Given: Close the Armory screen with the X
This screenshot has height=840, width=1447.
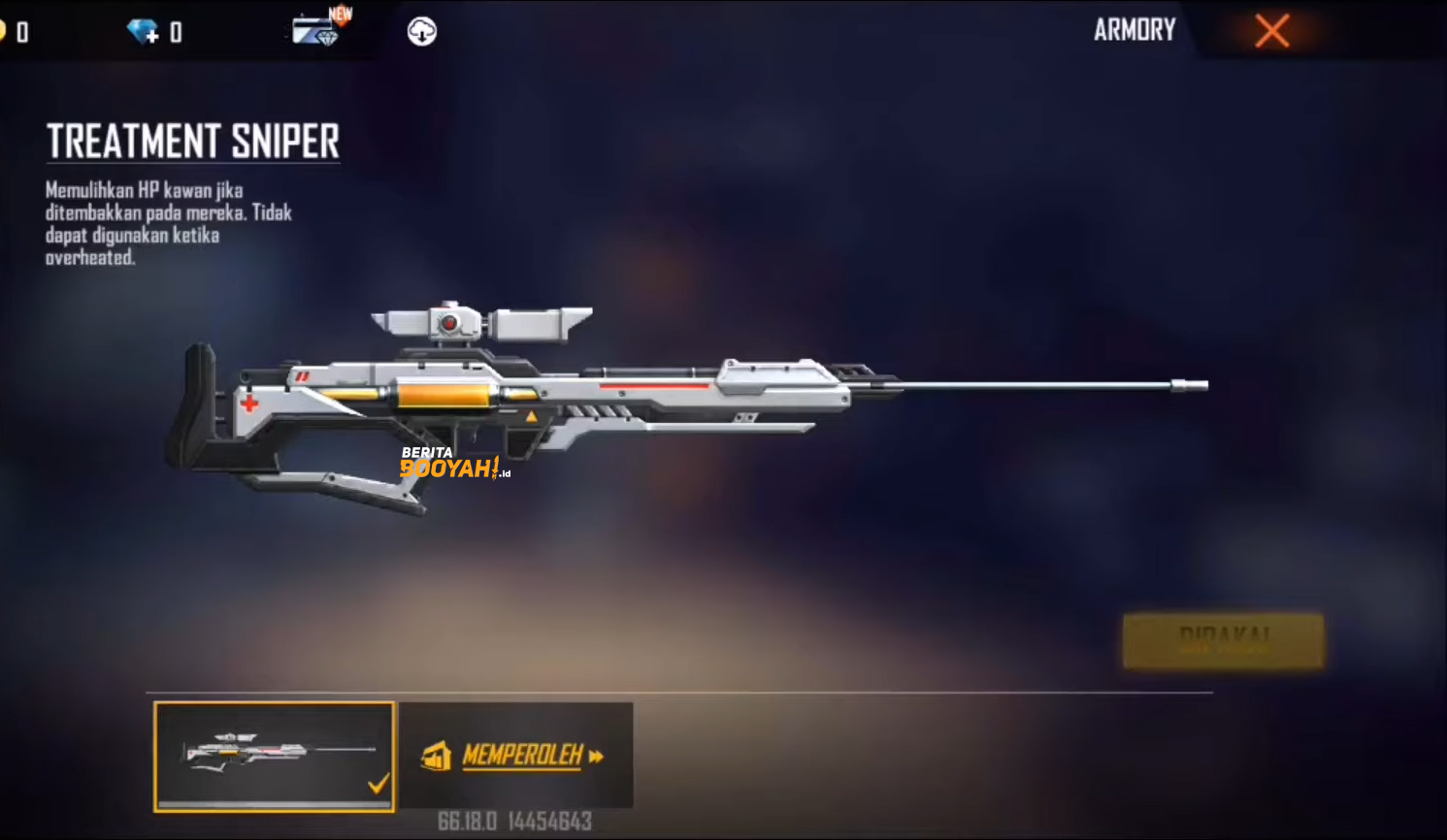Looking at the screenshot, I should coord(1271,30).
